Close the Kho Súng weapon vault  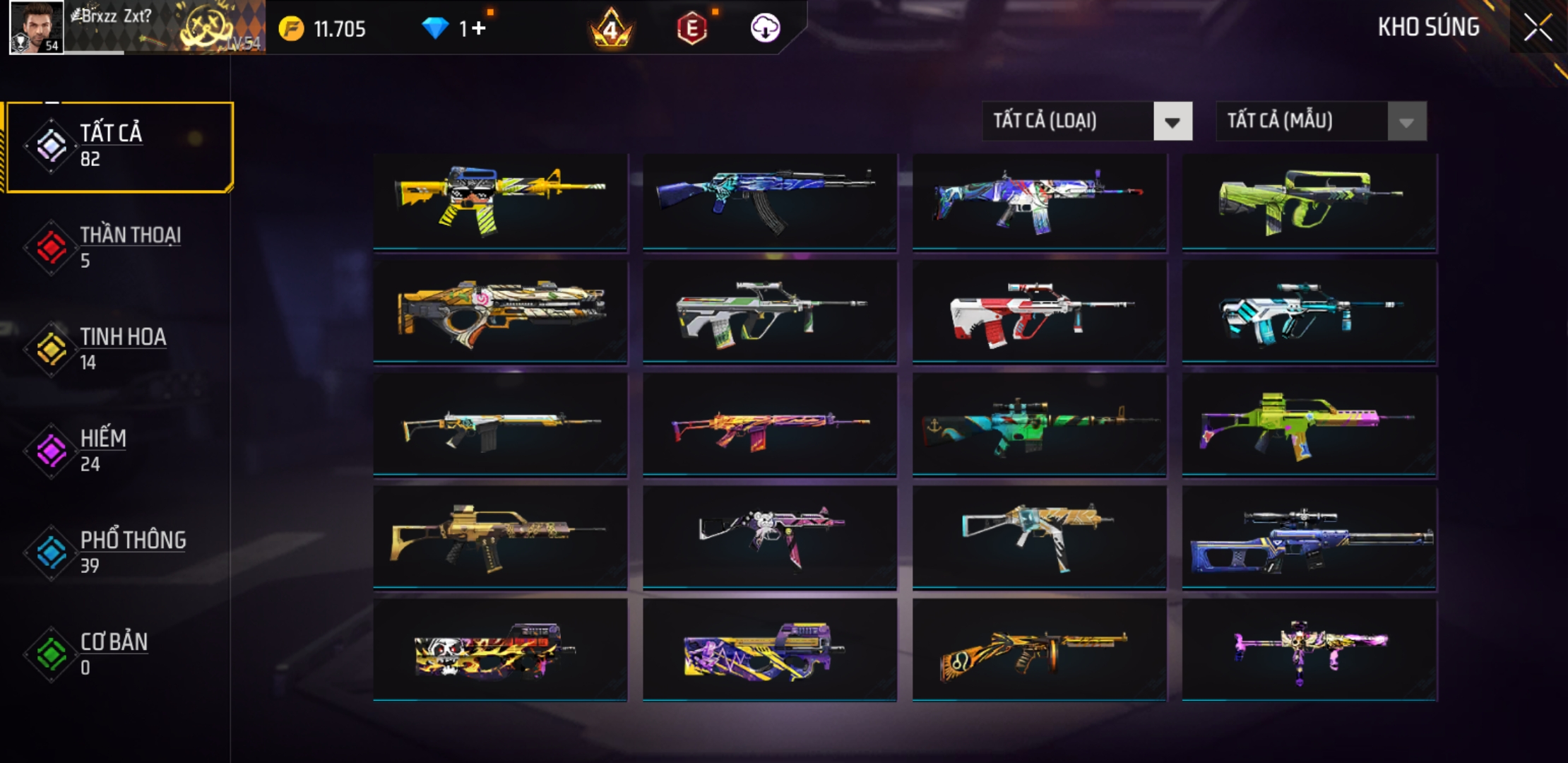tap(1538, 28)
